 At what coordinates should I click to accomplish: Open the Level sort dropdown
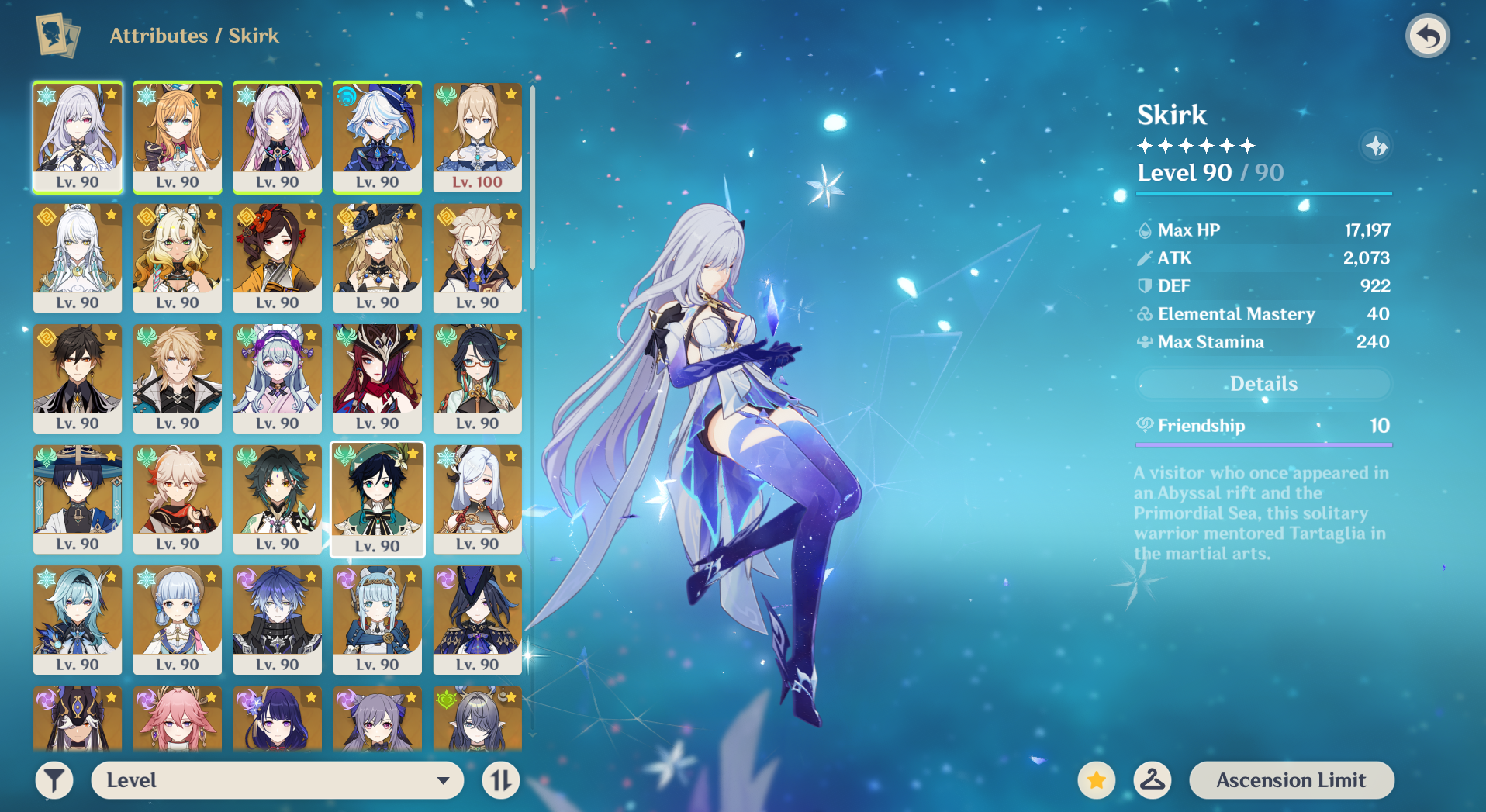pos(277,780)
